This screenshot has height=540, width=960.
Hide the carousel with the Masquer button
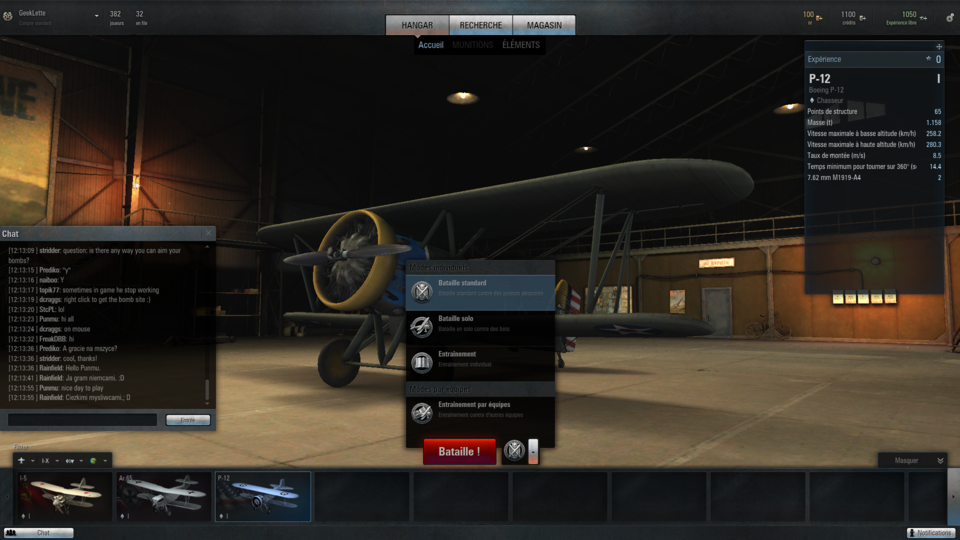(912, 461)
